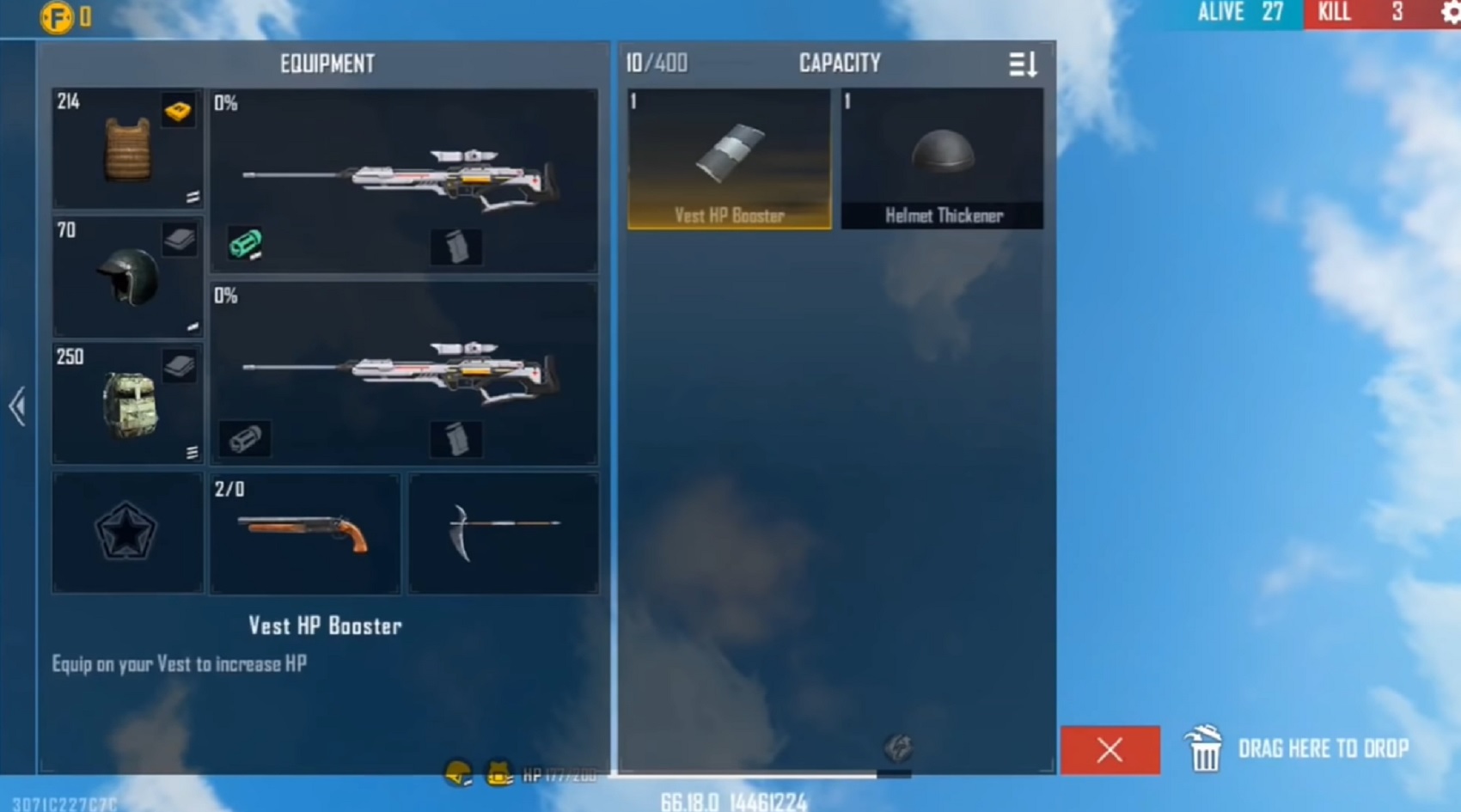Select the Vest HP Booster item
The height and width of the screenshot is (812, 1461).
(x=729, y=159)
